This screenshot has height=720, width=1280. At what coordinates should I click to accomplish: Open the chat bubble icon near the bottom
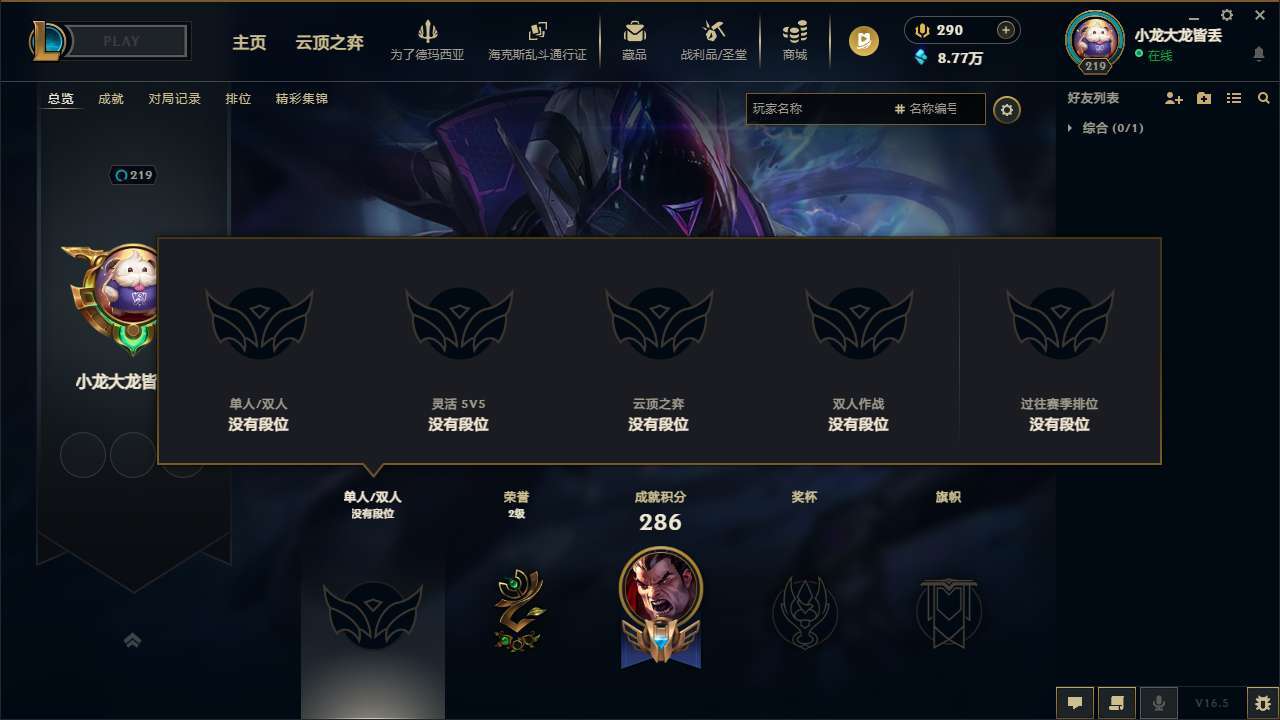coord(1075,703)
